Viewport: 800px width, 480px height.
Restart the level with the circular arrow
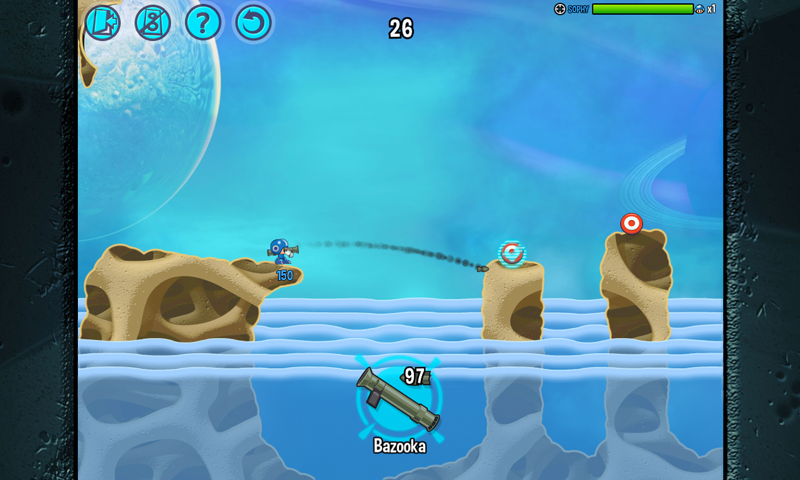tap(253, 22)
